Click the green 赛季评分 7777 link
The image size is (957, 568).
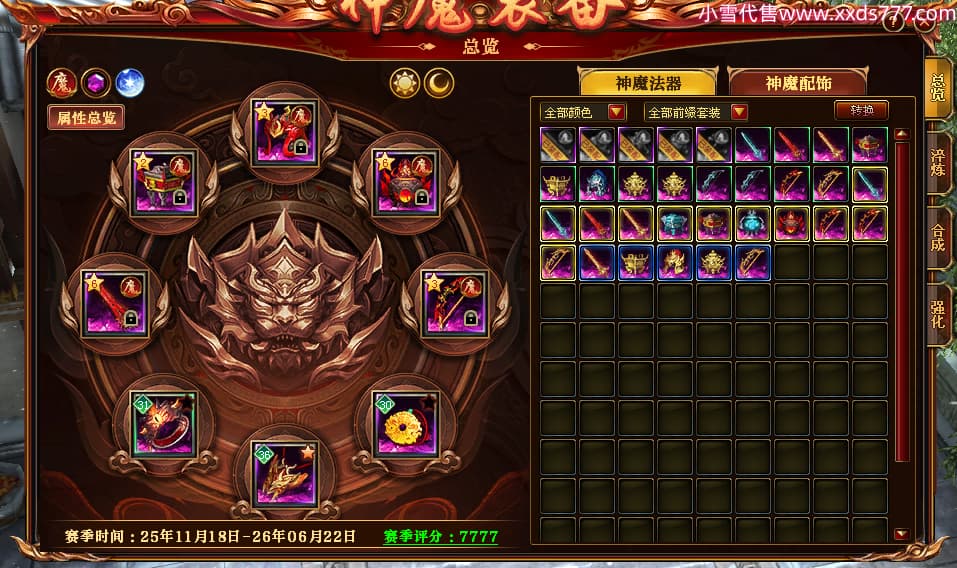(441, 537)
